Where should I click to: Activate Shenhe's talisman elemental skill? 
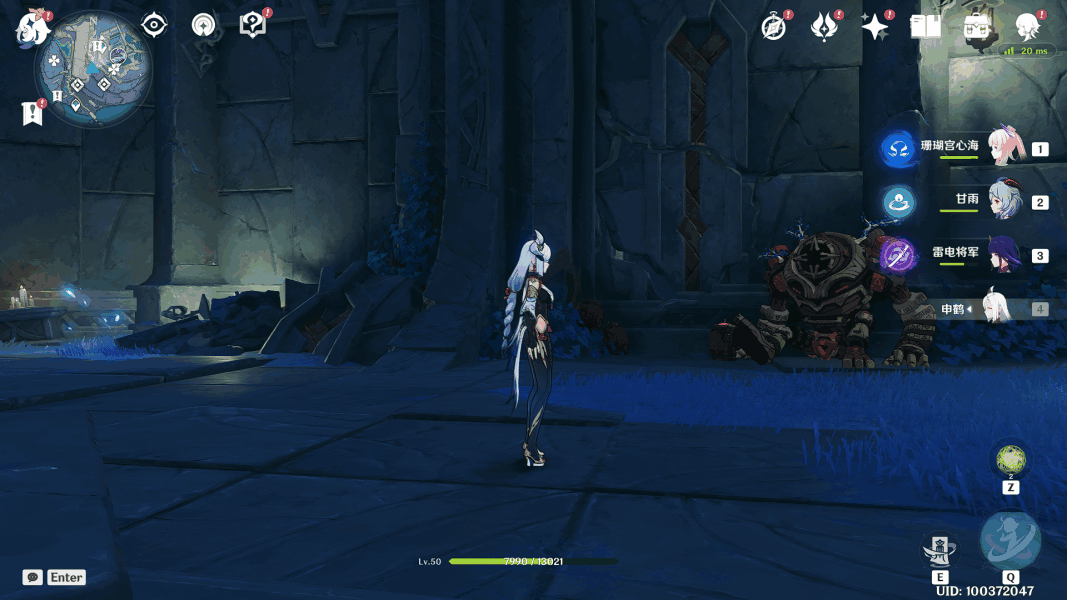[x=940, y=550]
